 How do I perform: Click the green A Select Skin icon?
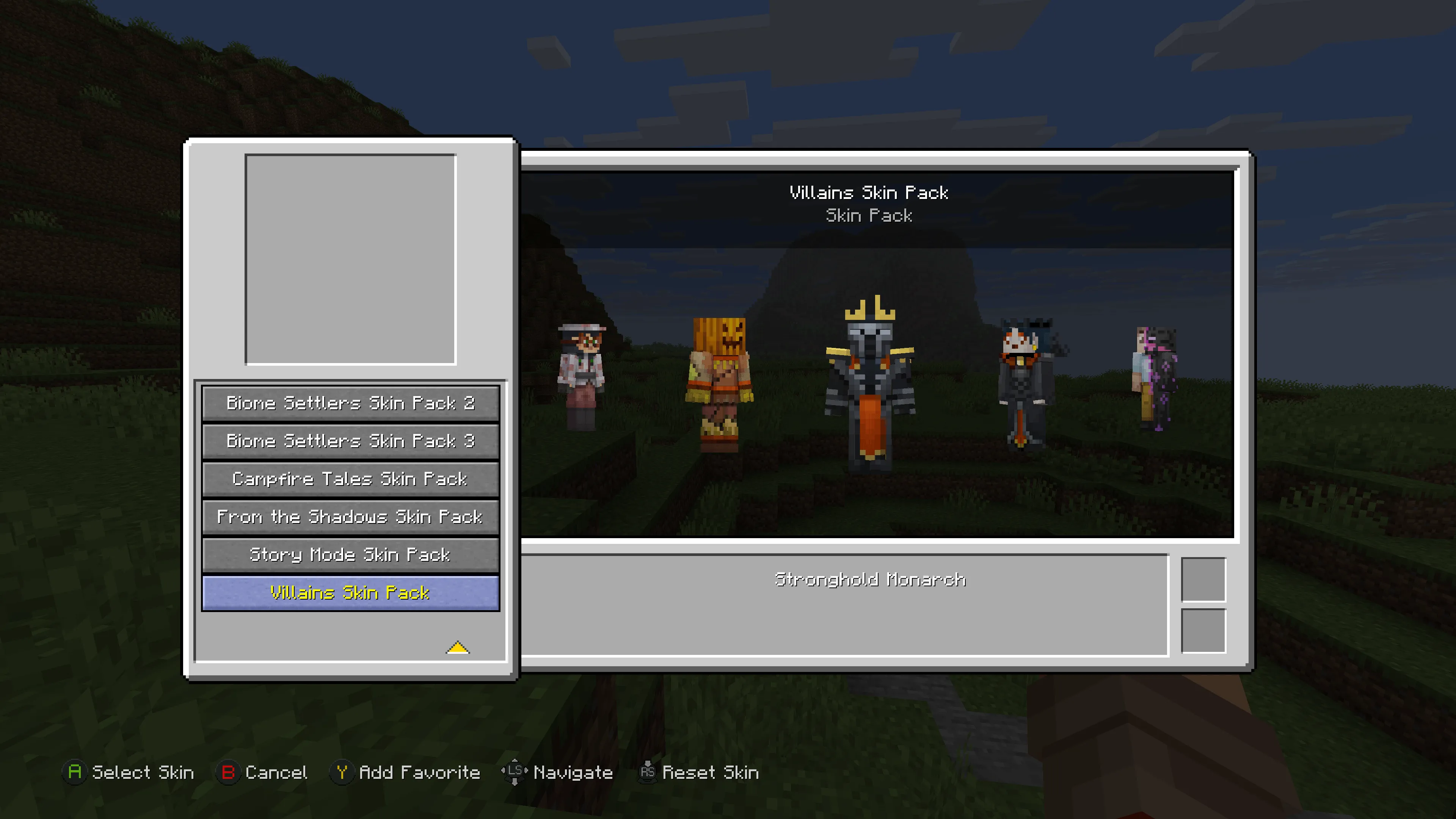(x=75, y=773)
